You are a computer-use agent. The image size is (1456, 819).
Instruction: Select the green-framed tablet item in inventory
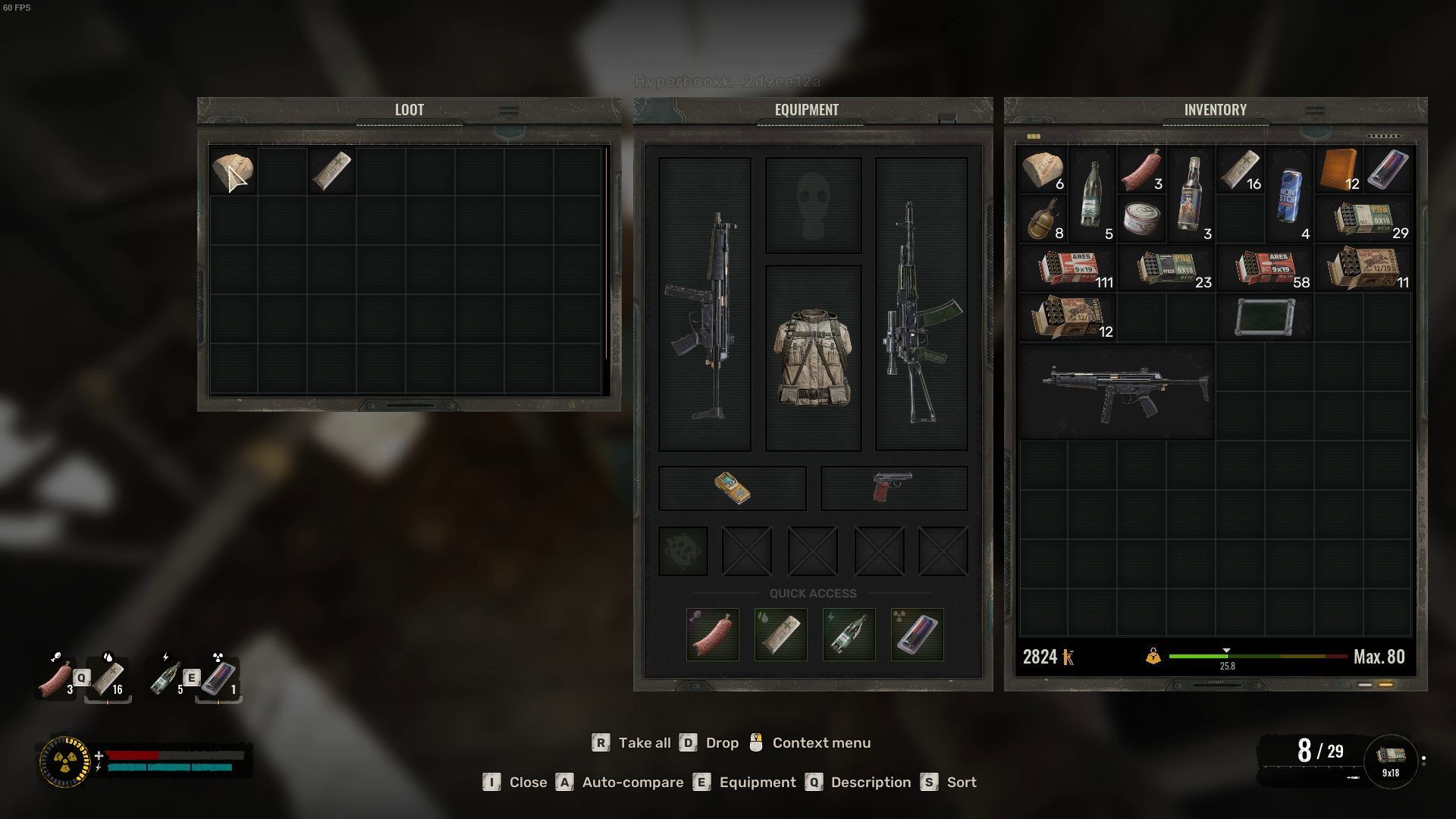(x=1264, y=317)
